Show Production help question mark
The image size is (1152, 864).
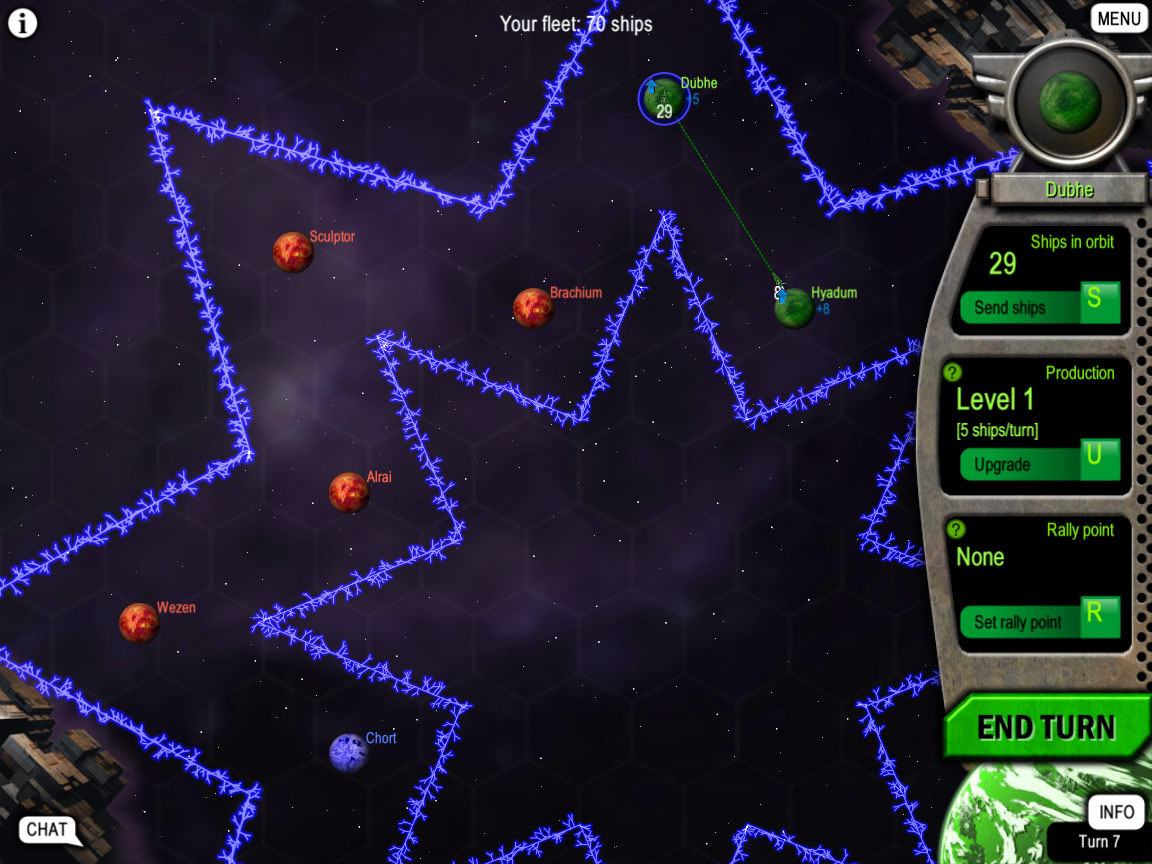click(955, 373)
